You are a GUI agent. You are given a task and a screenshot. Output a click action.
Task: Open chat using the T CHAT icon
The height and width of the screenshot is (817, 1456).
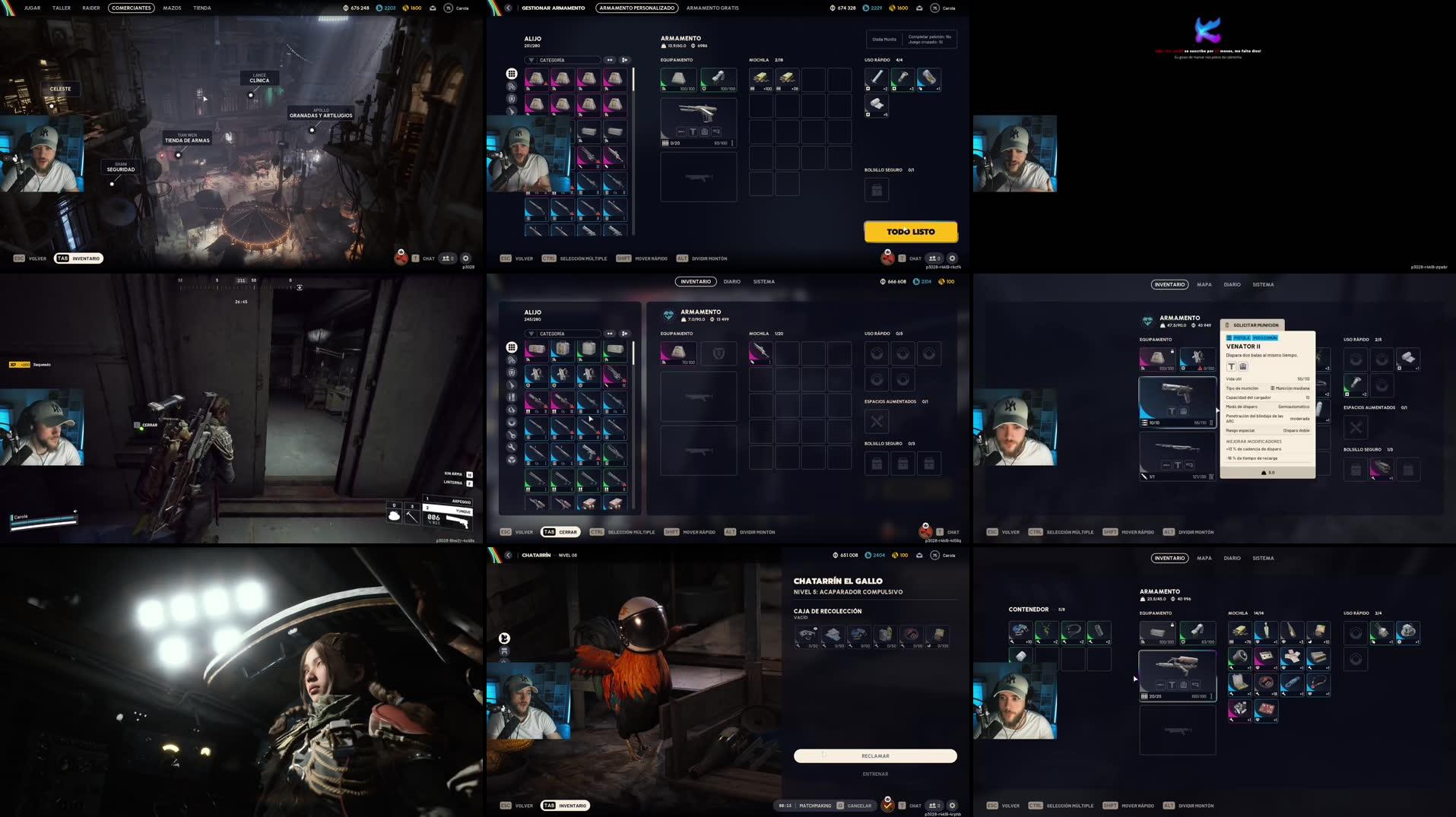pos(902,258)
